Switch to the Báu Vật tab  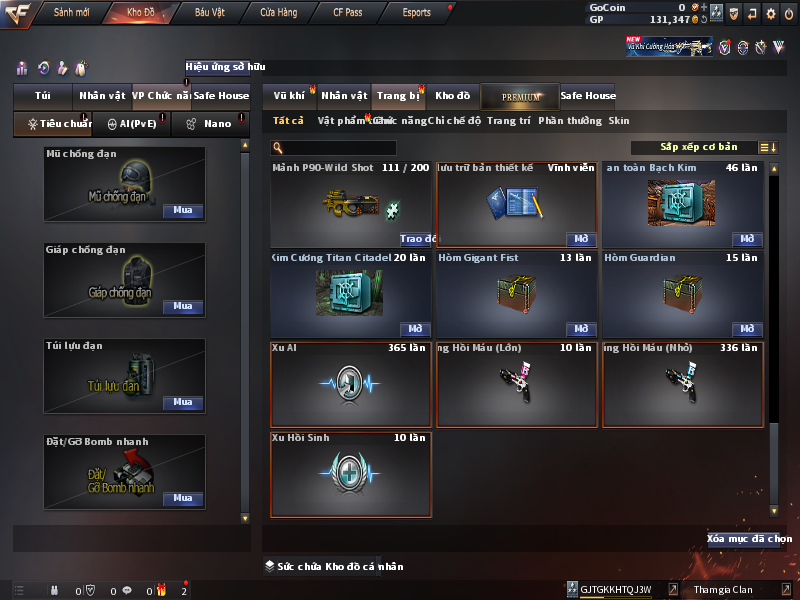[209, 13]
